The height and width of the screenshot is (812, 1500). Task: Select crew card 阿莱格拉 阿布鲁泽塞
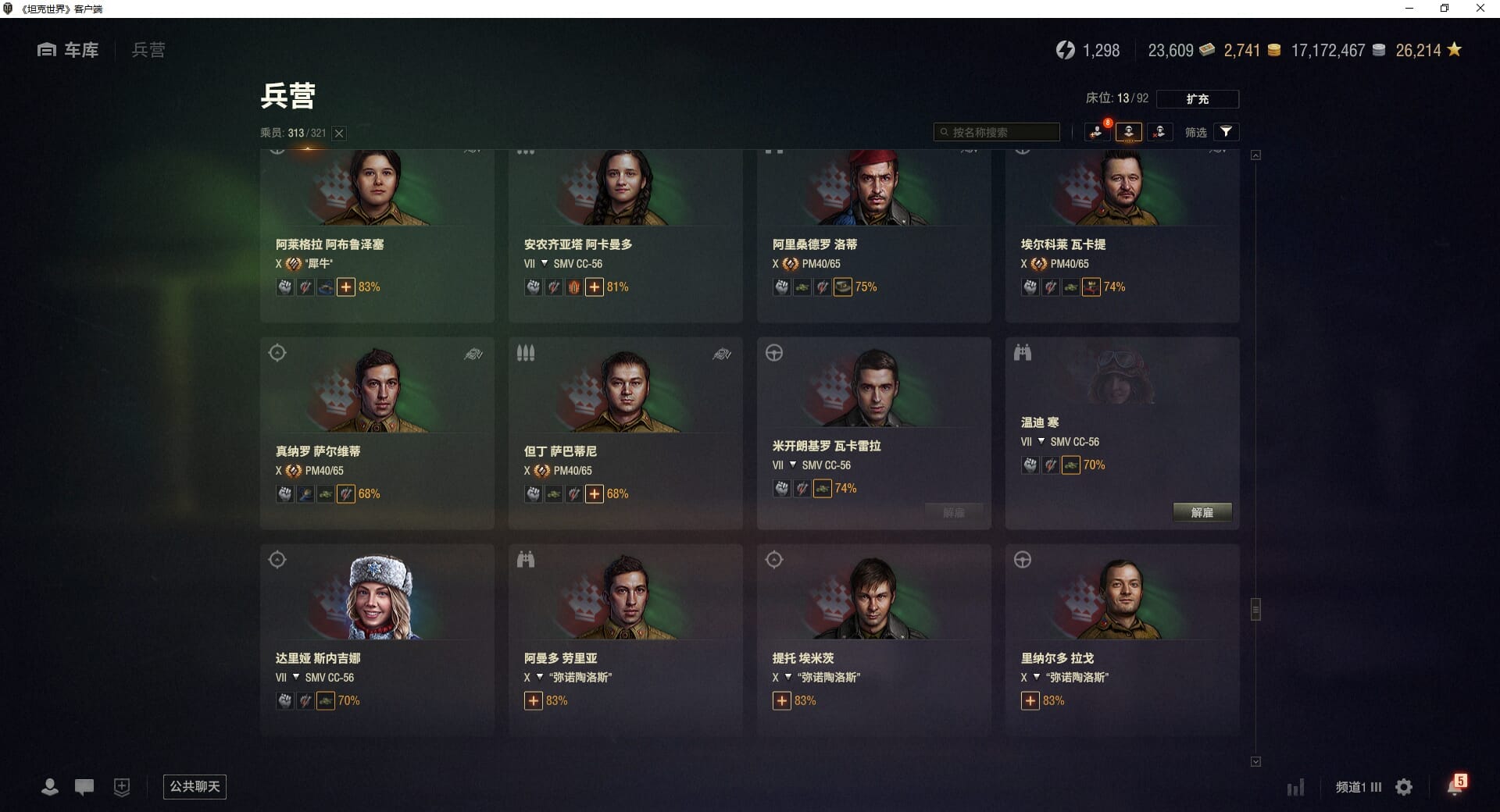pyautogui.click(x=377, y=234)
